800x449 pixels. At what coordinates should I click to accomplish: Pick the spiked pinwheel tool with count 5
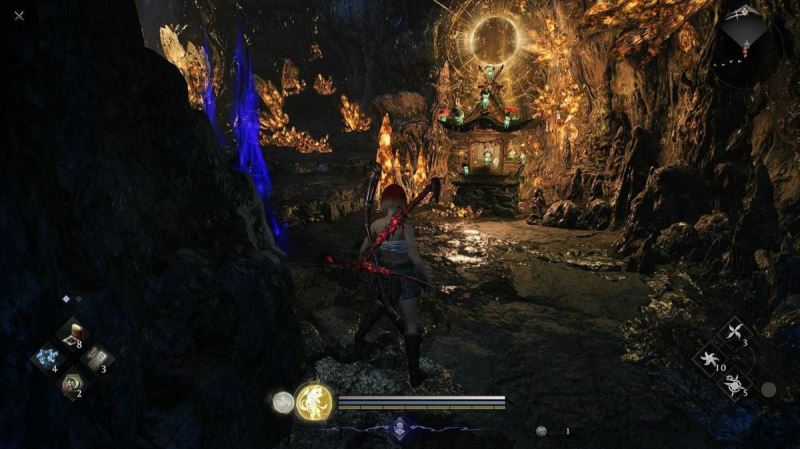pos(738,383)
